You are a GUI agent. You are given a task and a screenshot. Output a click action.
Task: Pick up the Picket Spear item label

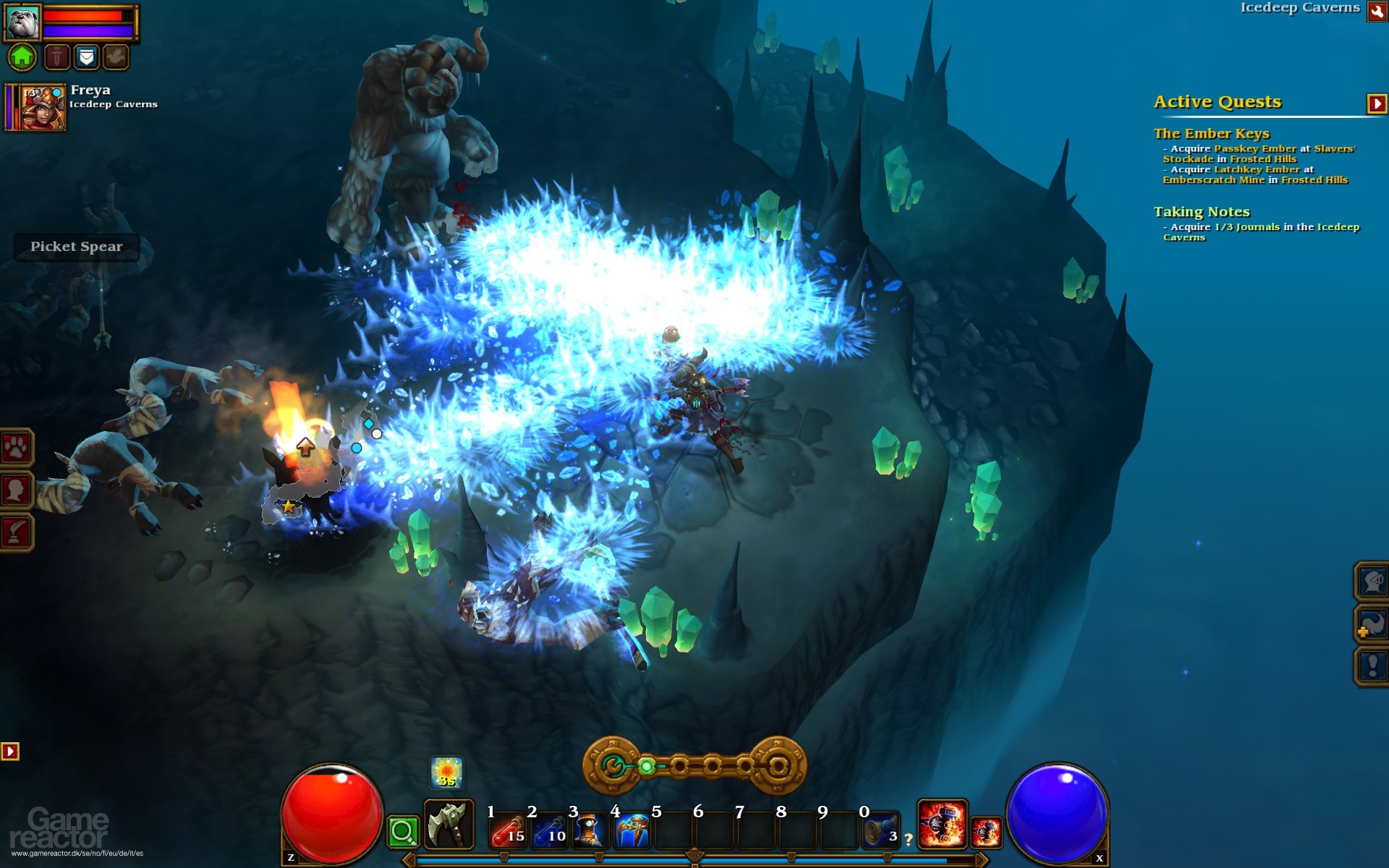pyautogui.click(x=75, y=247)
